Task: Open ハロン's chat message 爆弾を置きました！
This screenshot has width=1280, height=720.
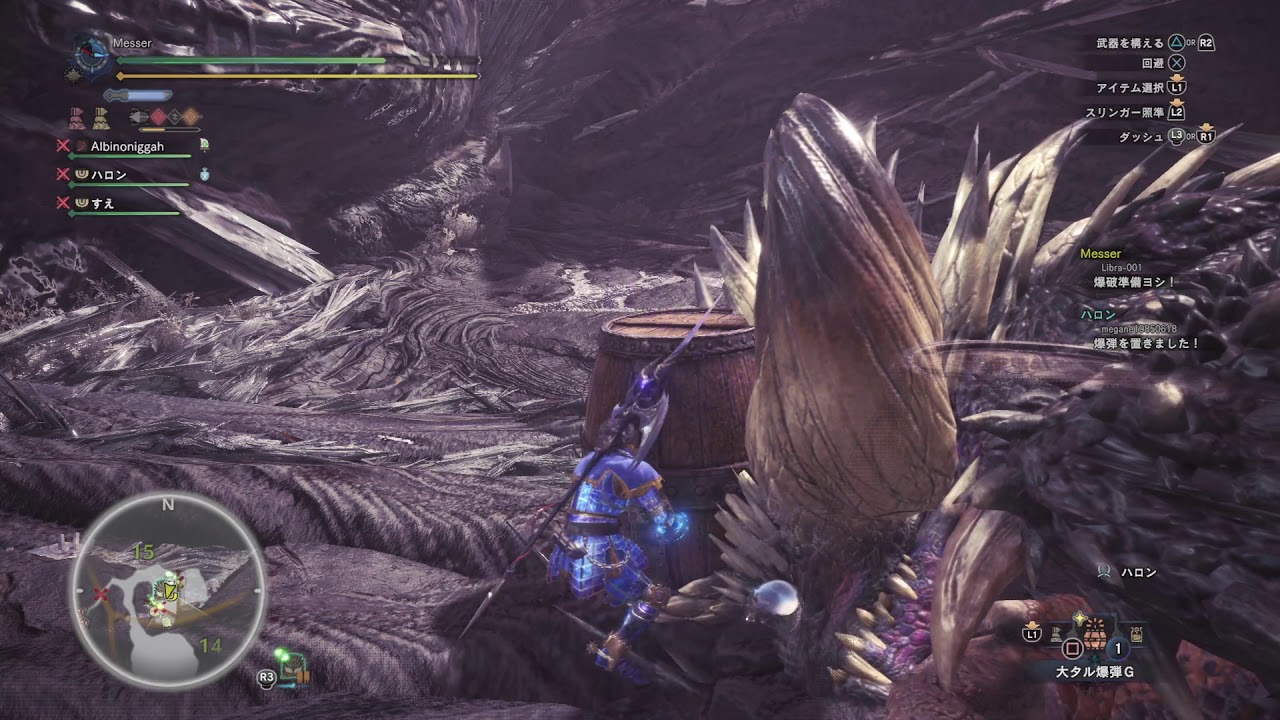Action: pyautogui.click(x=1146, y=343)
